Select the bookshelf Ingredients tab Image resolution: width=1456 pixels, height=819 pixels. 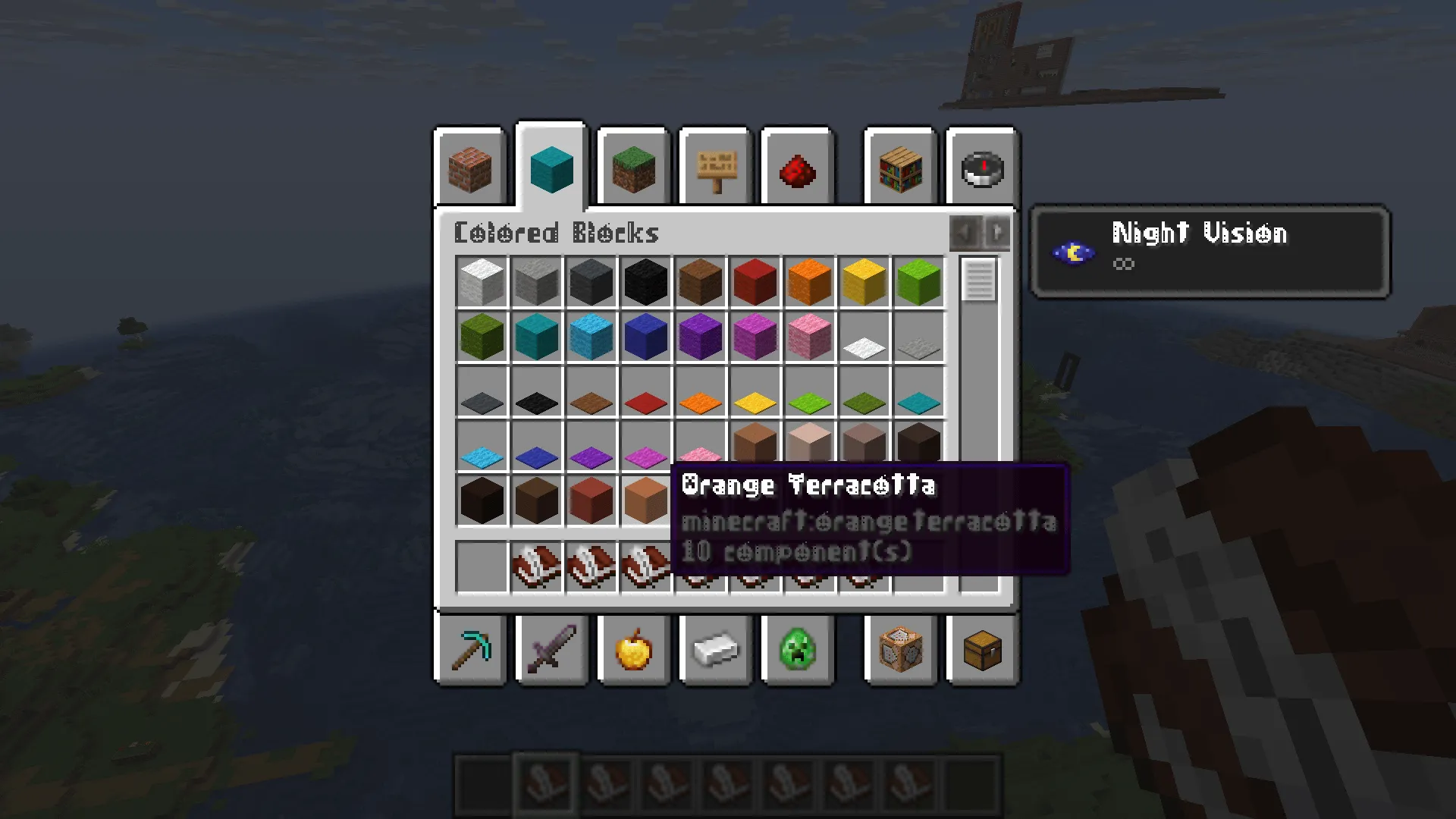[x=899, y=168]
